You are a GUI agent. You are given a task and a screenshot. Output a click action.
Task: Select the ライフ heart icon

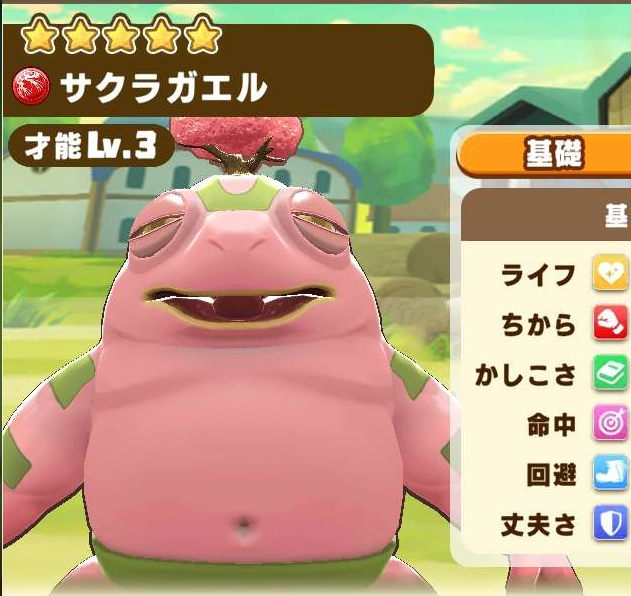610,274
